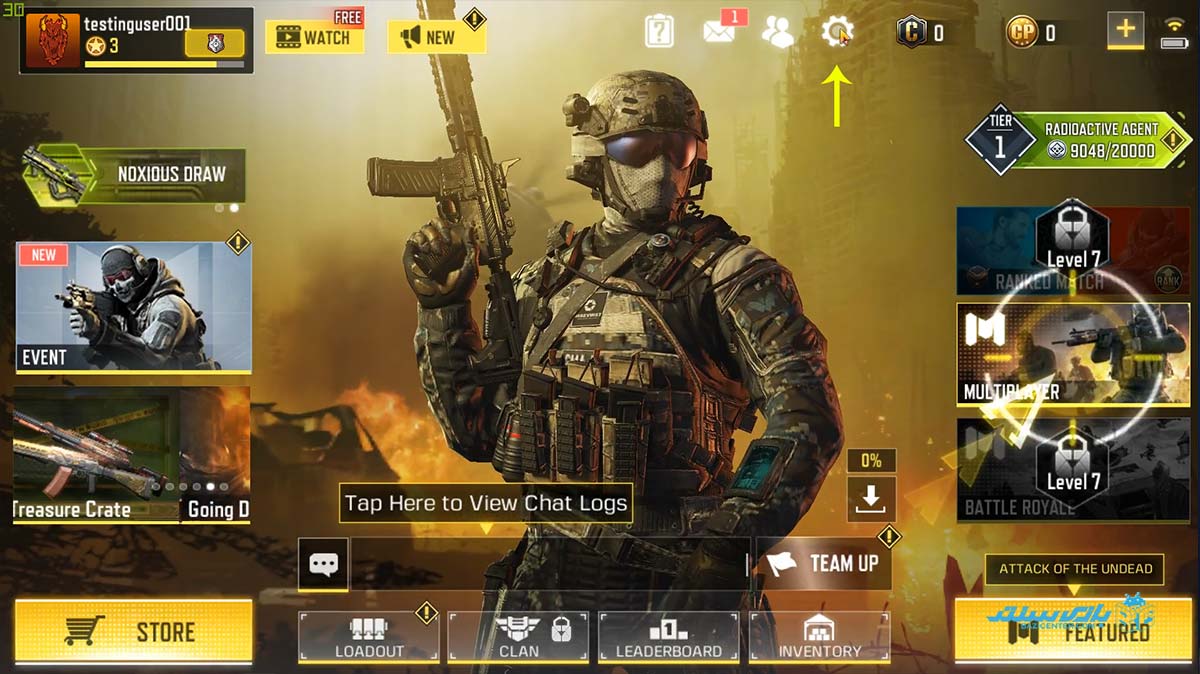The width and height of the screenshot is (1200, 674).
Task: Open the Inventory
Action: tap(819, 637)
